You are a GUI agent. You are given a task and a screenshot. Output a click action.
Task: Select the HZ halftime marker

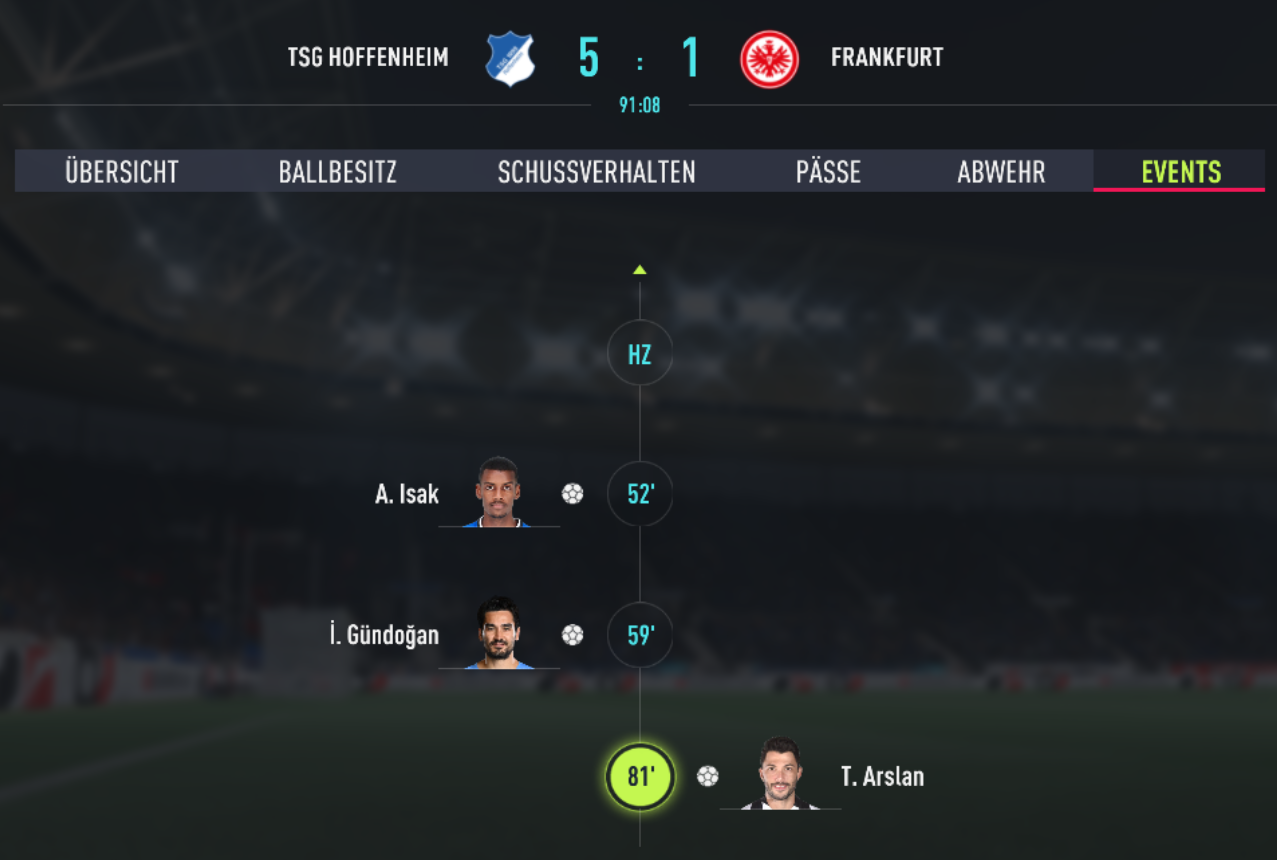tap(640, 353)
